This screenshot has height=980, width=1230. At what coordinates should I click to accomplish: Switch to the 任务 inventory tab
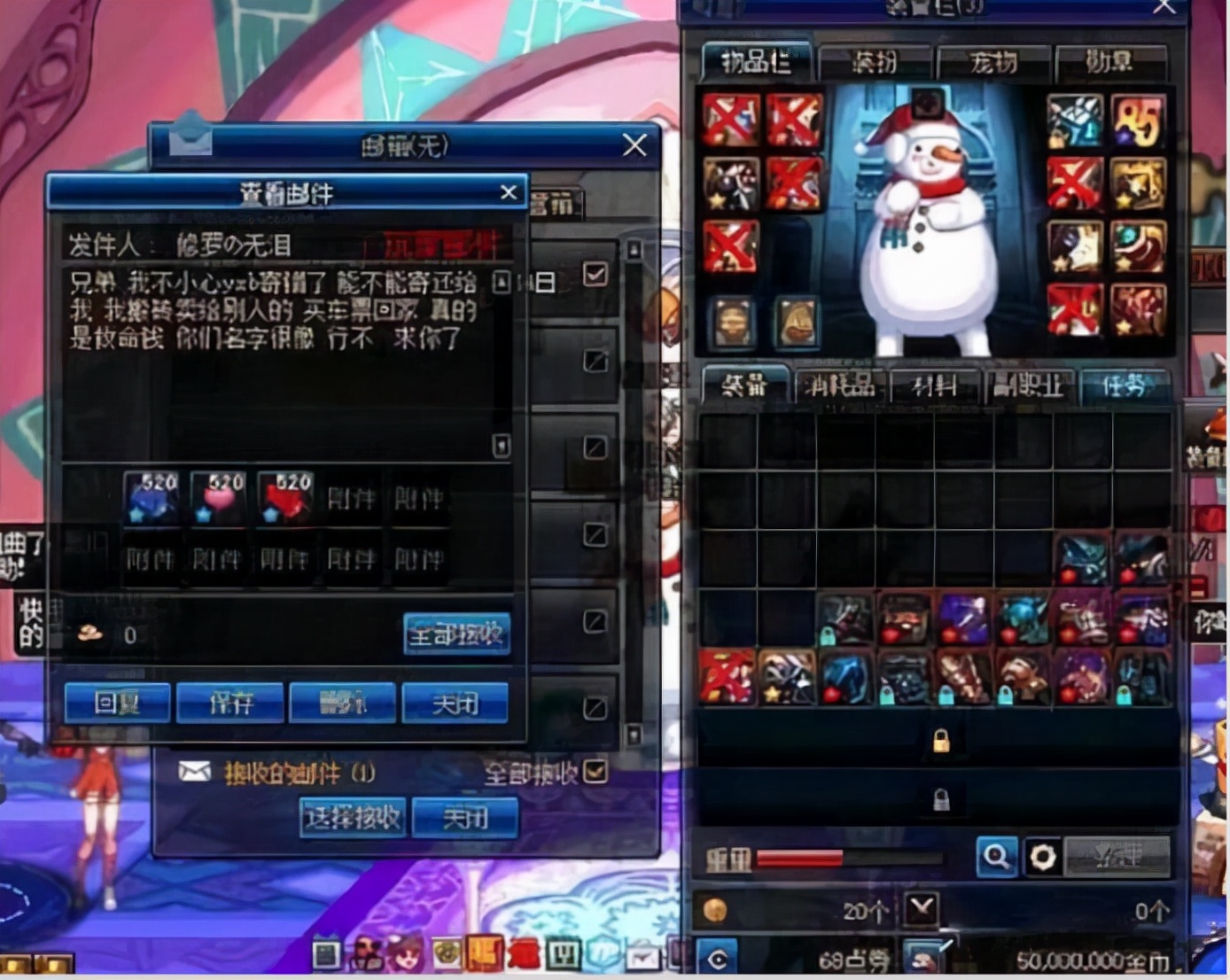click(1125, 385)
